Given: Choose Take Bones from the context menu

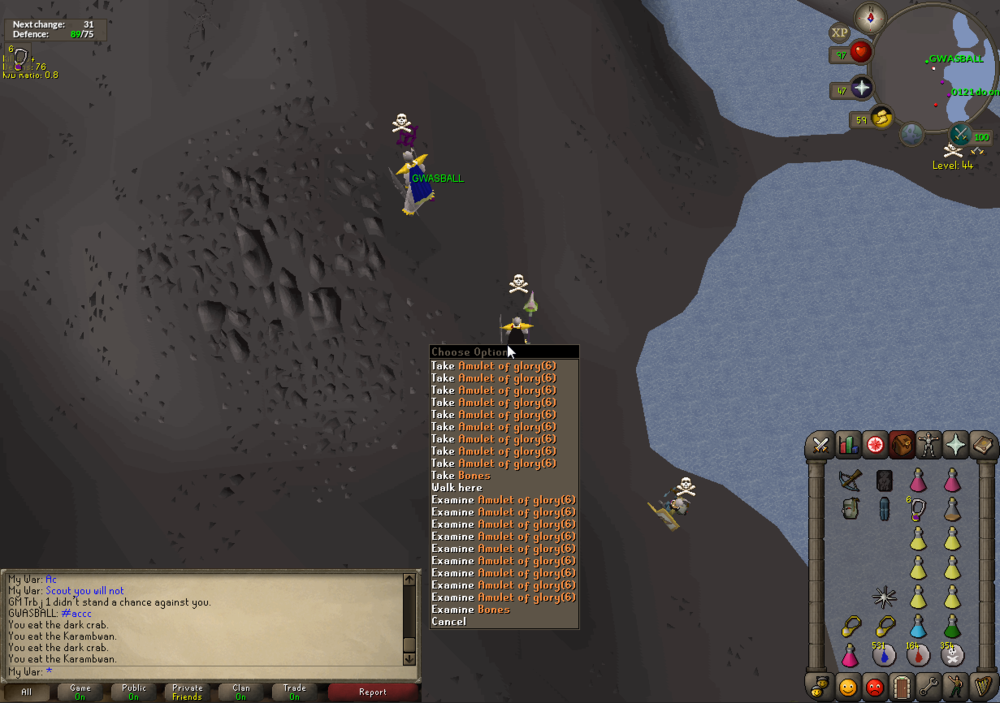Looking at the screenshot, I should pyautogui.click(x=461, y=475).
